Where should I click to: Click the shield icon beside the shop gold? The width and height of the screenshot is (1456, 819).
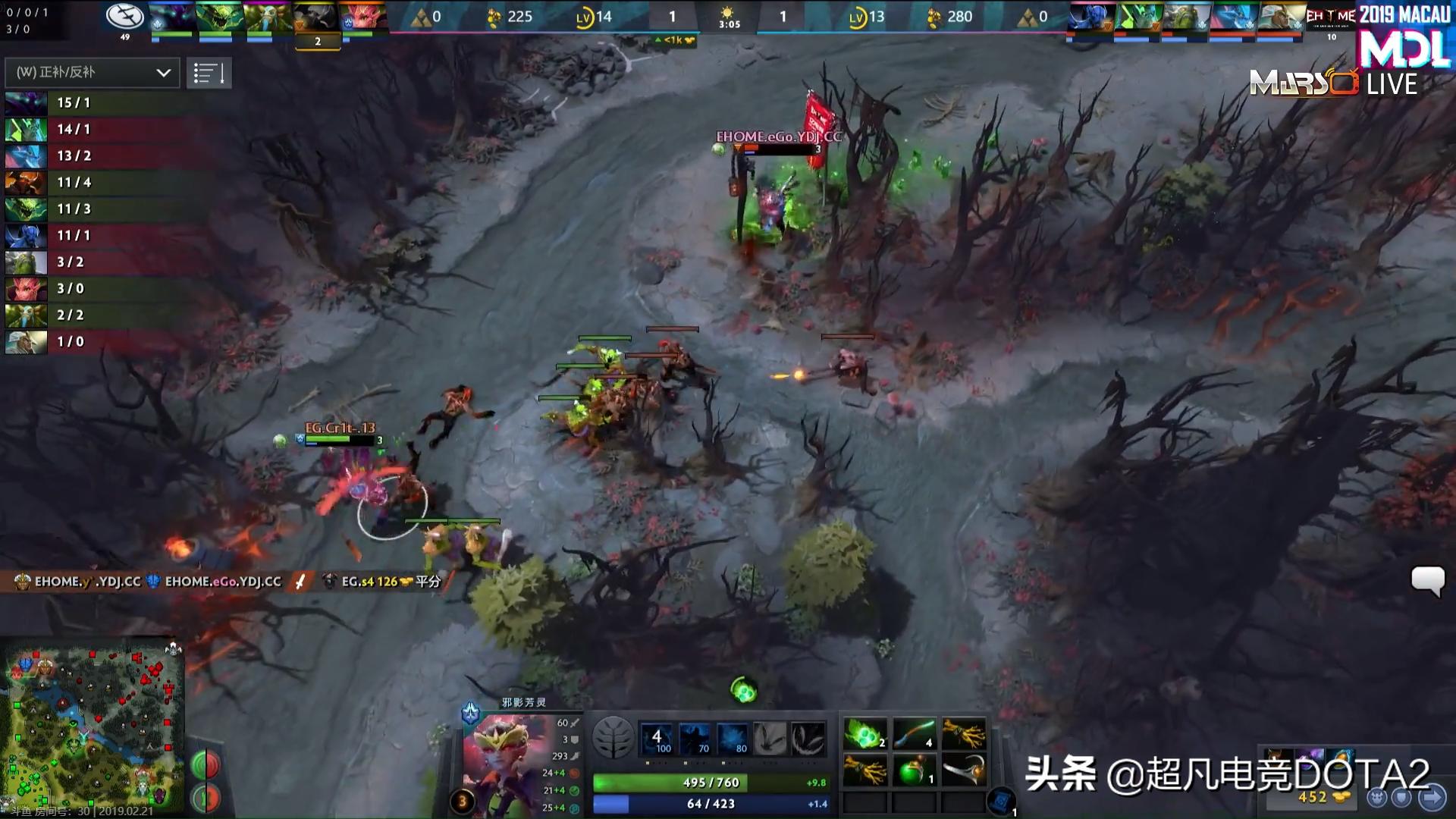coord(1401,799)
